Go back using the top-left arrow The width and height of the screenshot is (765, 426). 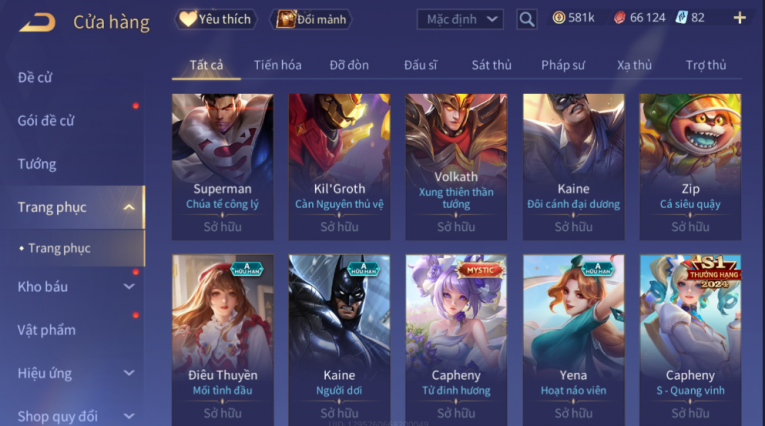pos(37,21)
